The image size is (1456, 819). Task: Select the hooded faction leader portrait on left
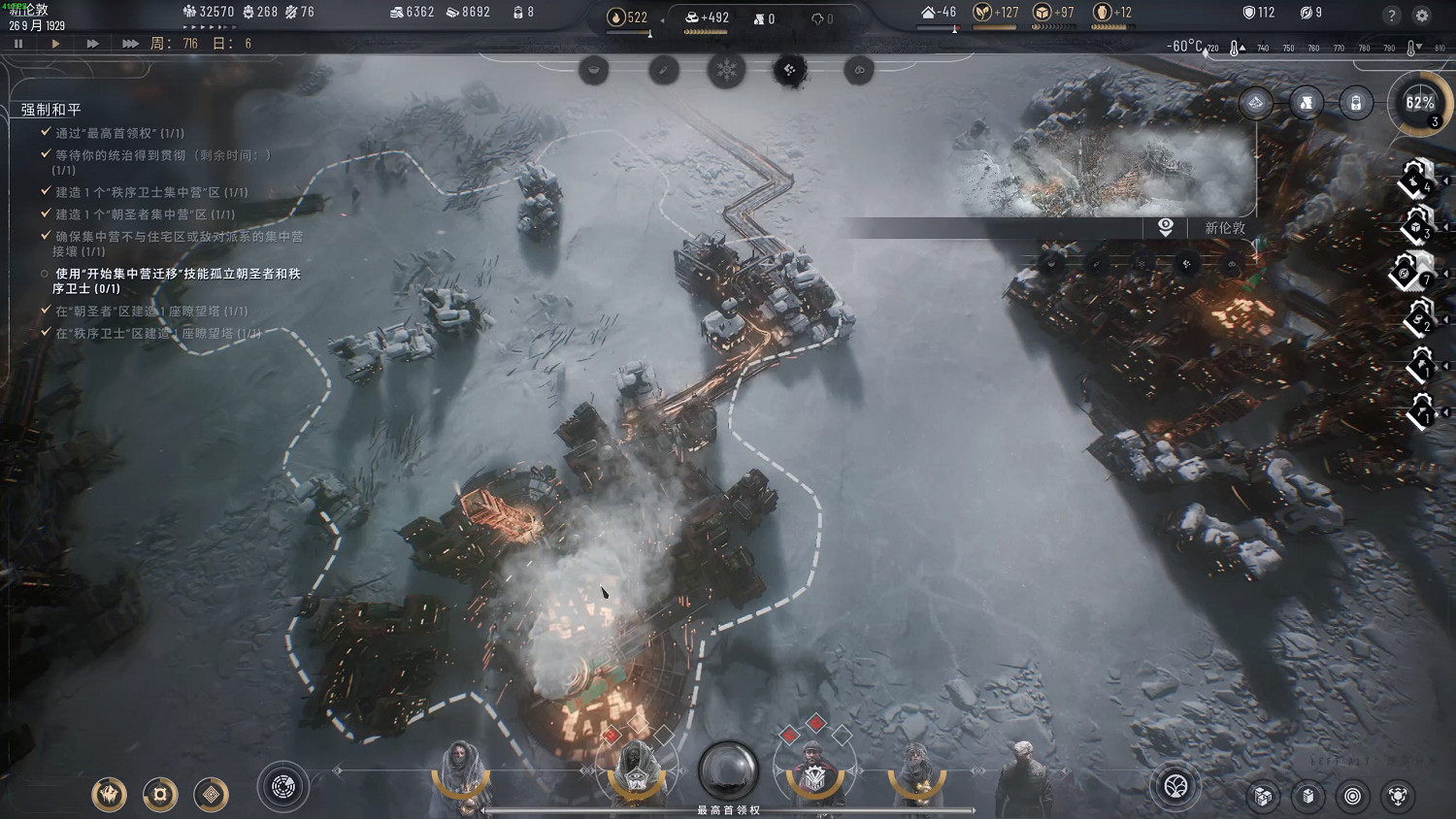pos(461,770)
